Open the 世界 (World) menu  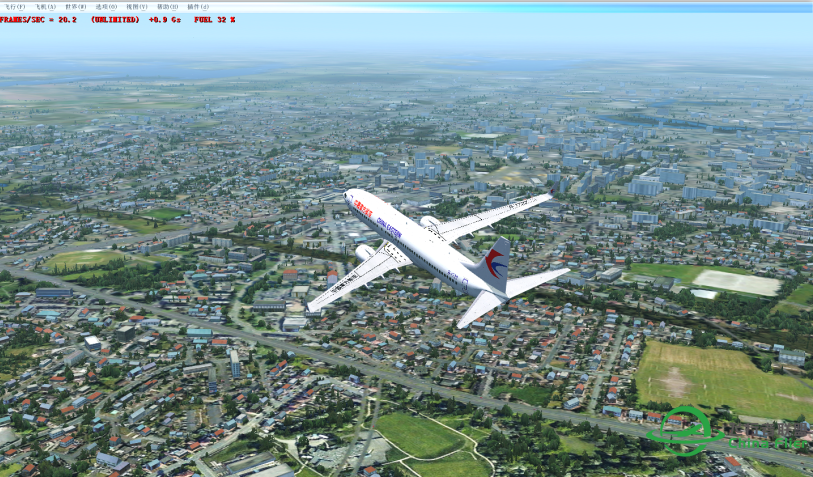pos(75,7)
